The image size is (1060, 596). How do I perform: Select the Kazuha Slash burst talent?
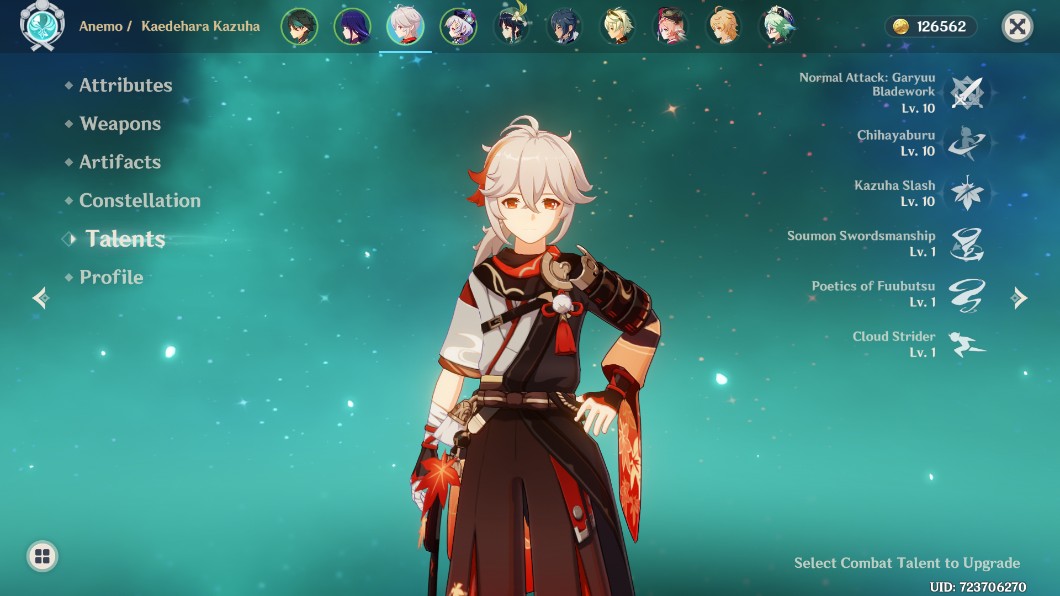pyautogui.click(x=967, y=193)
